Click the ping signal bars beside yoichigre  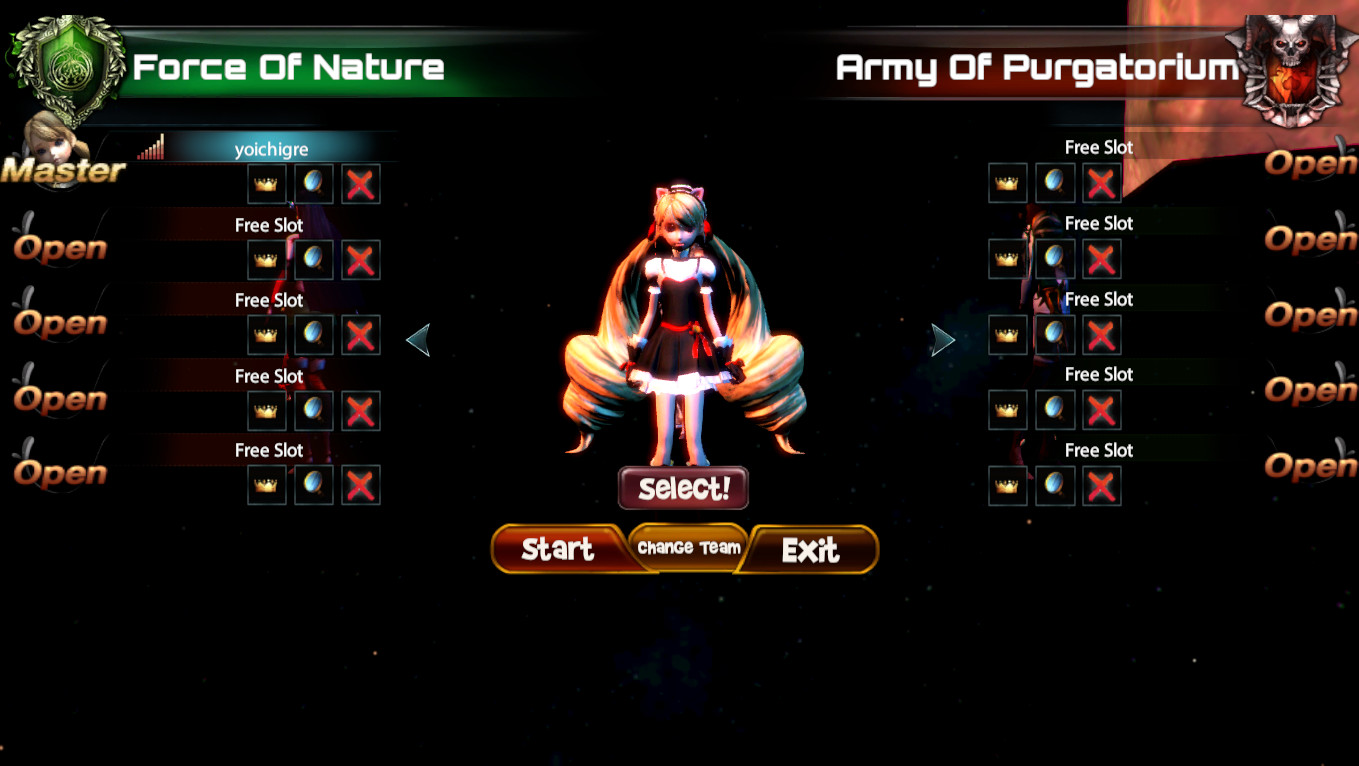(x=152, y=147)
